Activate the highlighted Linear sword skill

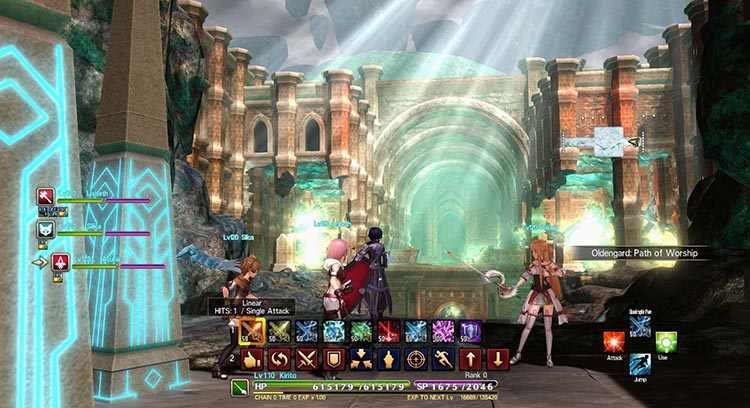(253, 331)
